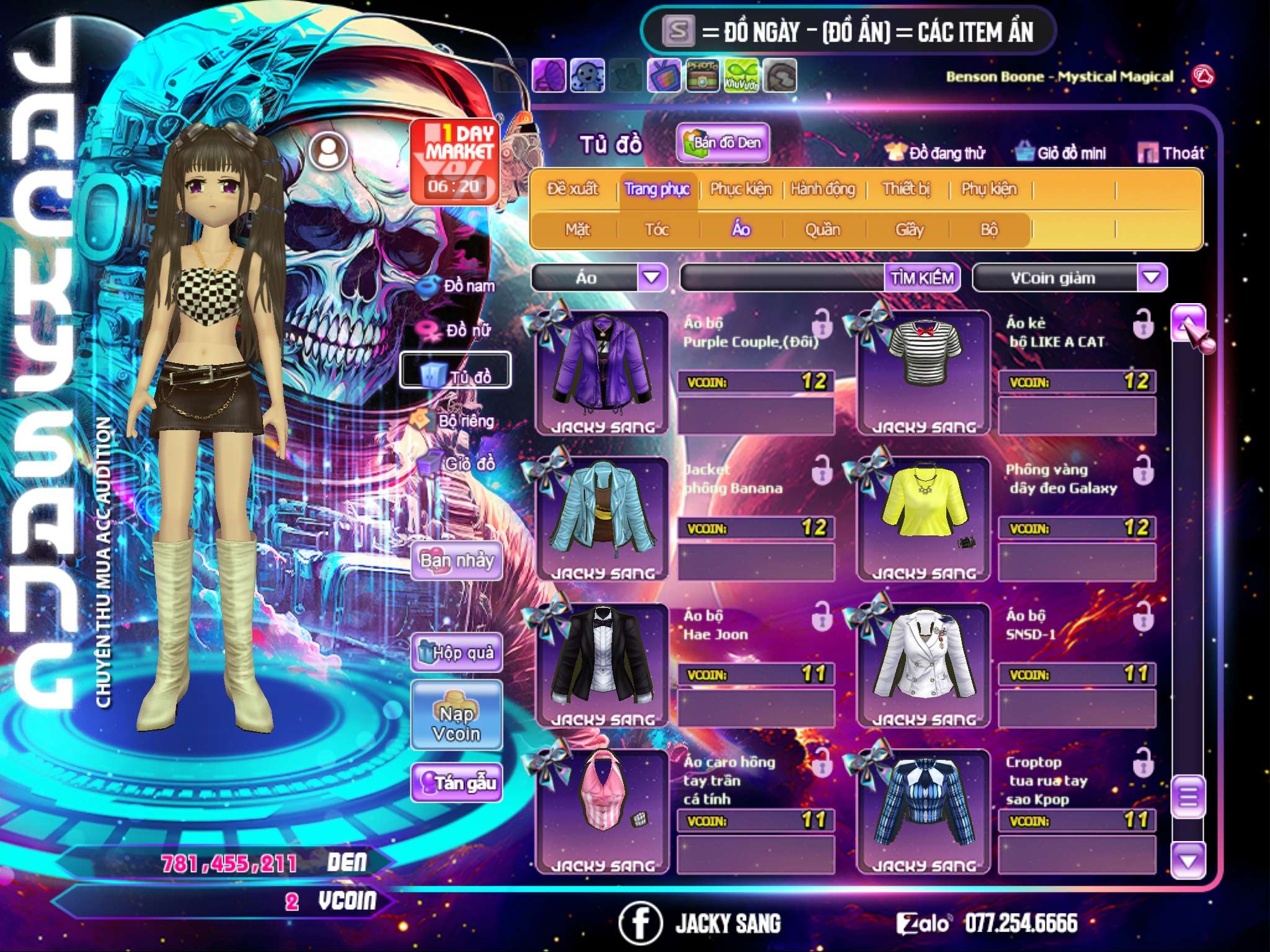Viewport: 1270px width, 952px height.
Task: Switch to the Hành động tab
Action: click(822, 189)
